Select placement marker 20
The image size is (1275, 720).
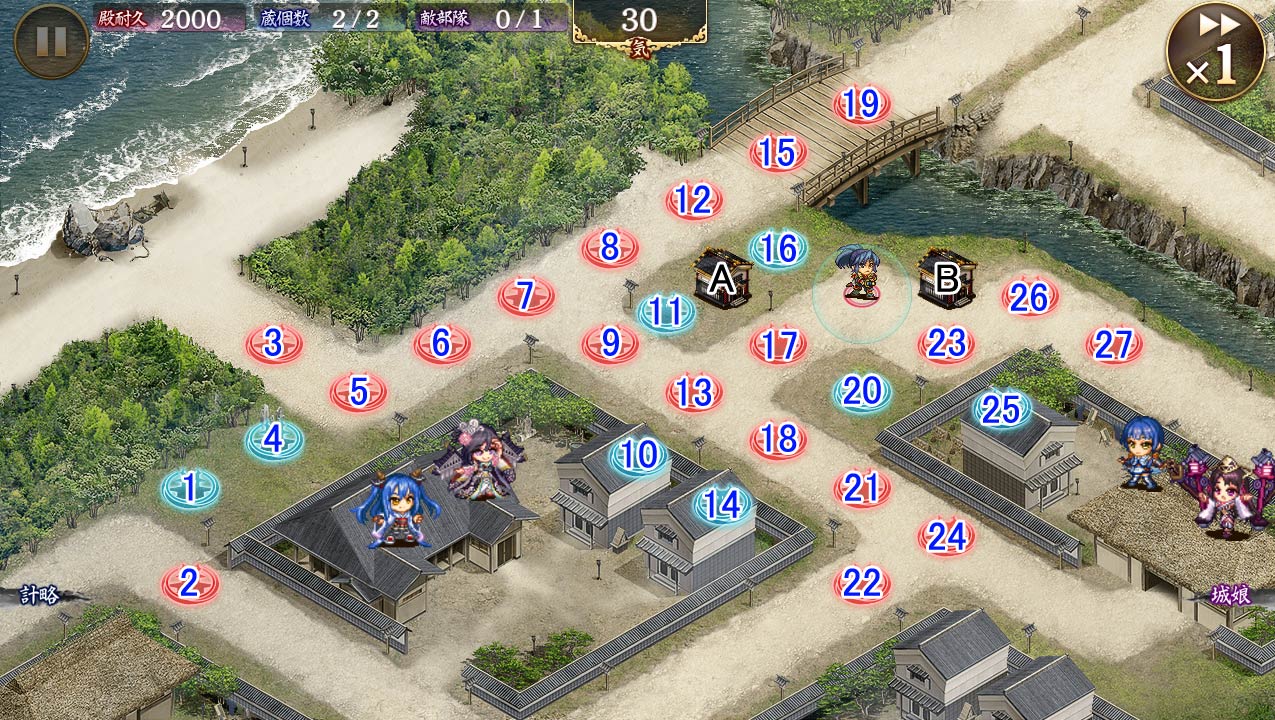click(x=862, y=392)
